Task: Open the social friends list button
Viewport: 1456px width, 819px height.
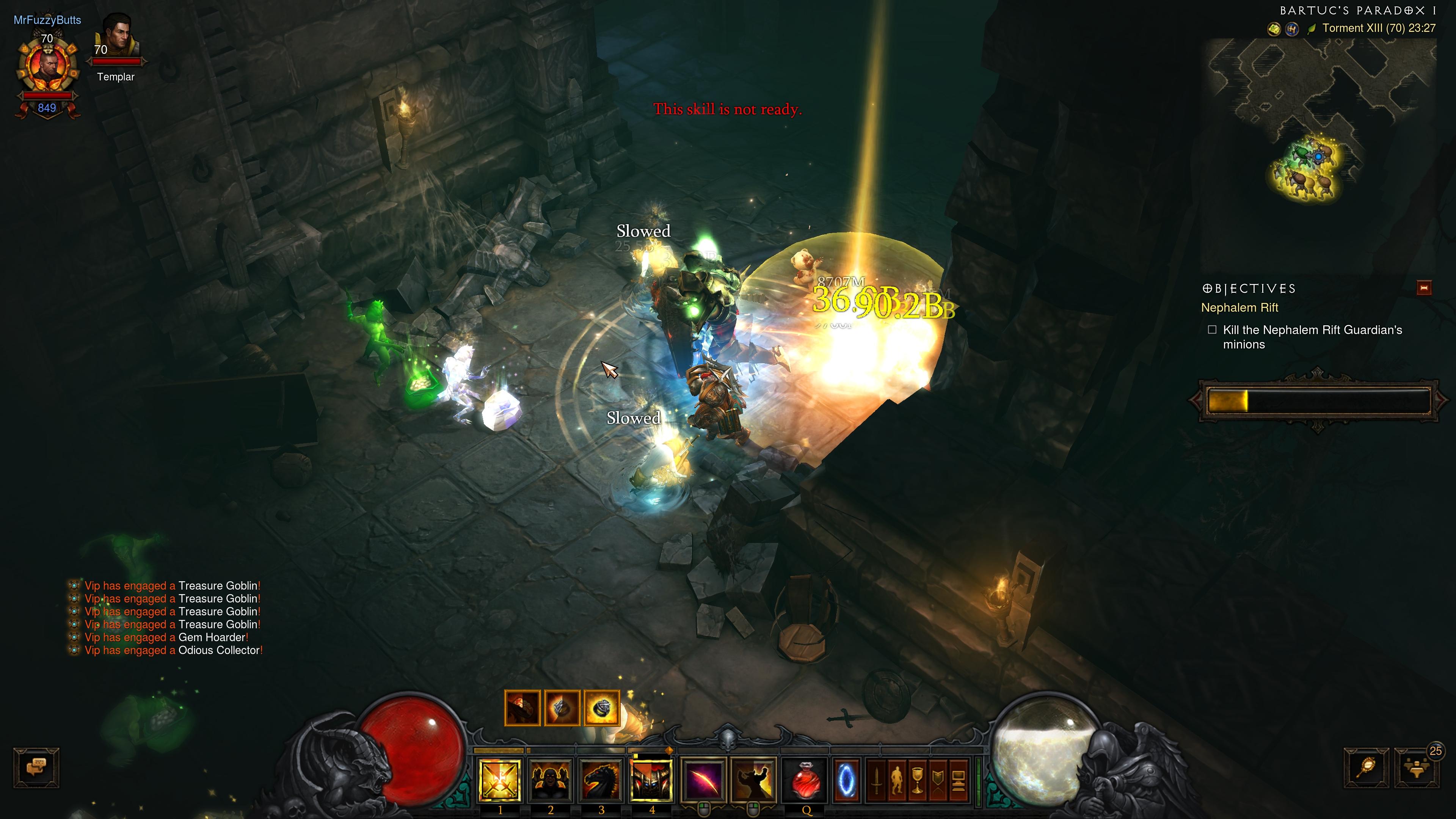Action: click(1417, 767)
